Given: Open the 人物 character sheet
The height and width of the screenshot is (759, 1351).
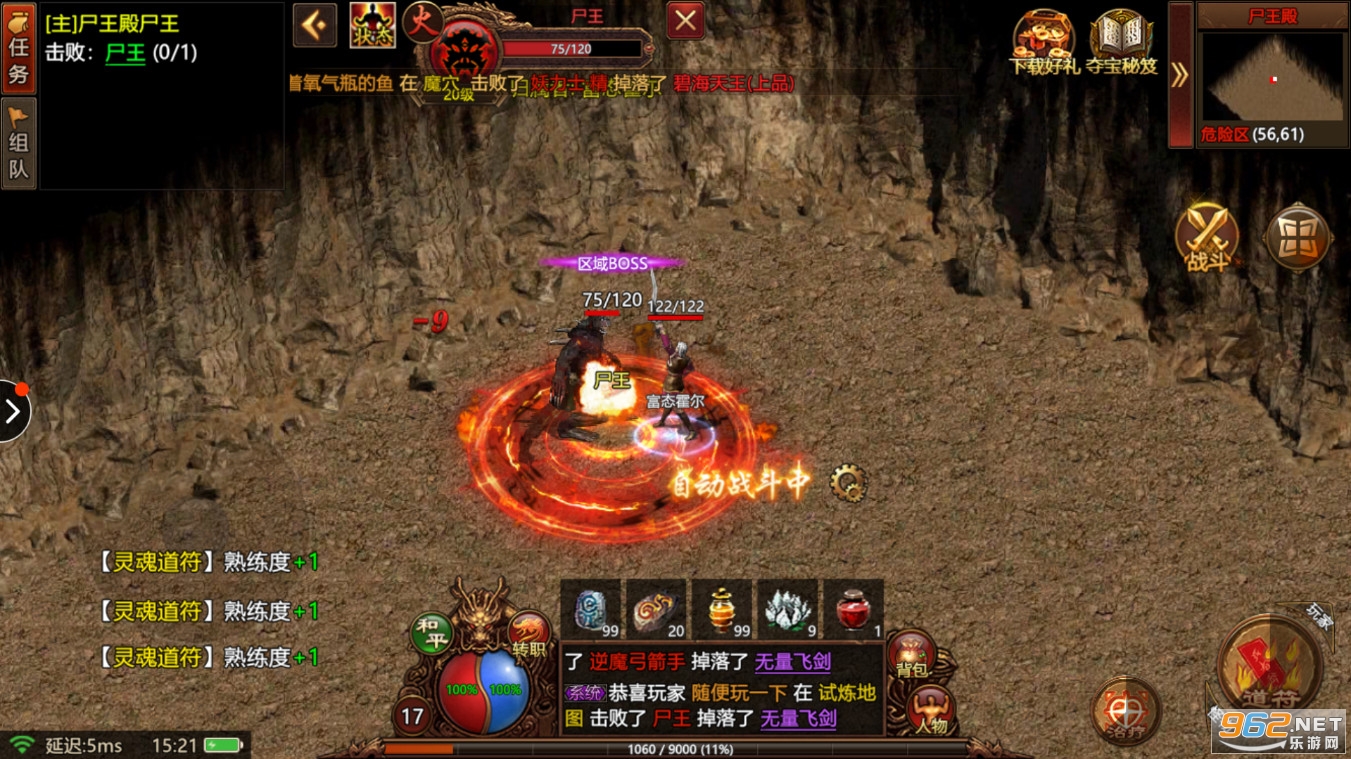Looking at the screenshot, I should tap(930, 711).
